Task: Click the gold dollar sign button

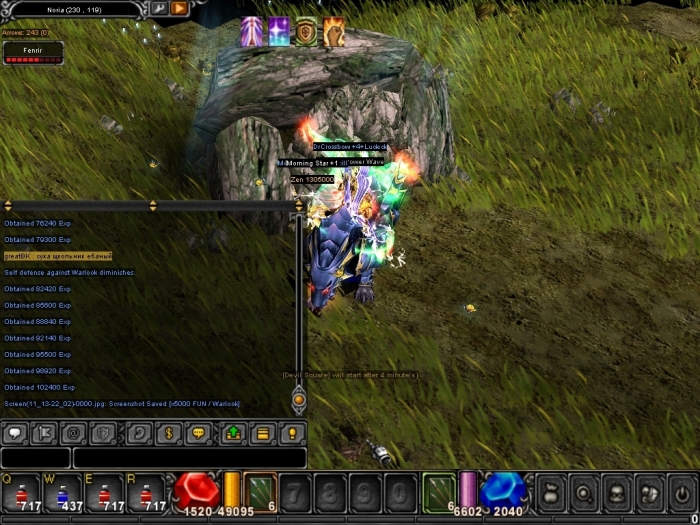Action: coord(170,434)
